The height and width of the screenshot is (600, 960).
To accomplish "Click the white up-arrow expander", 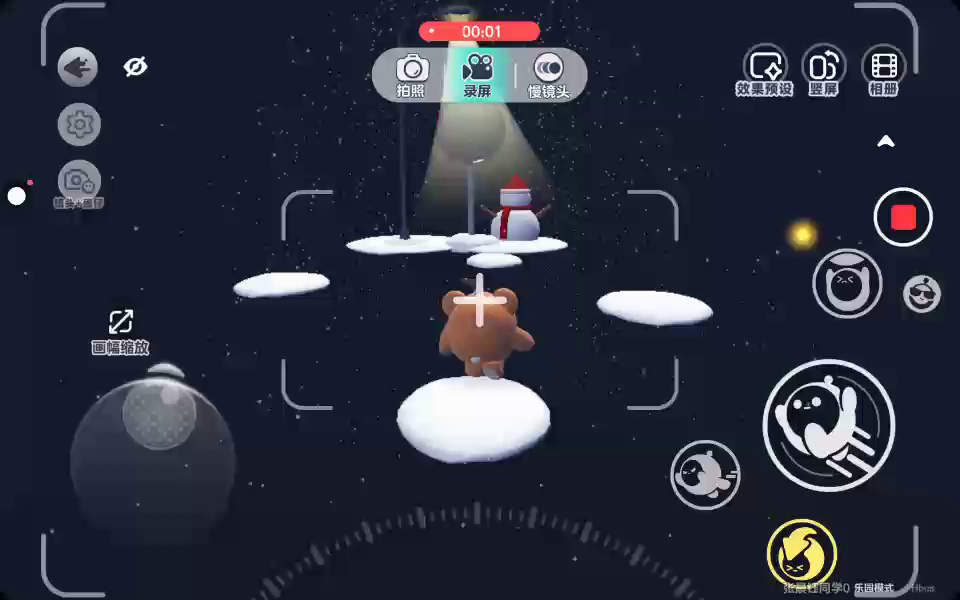I will click(x=886, y=142).
